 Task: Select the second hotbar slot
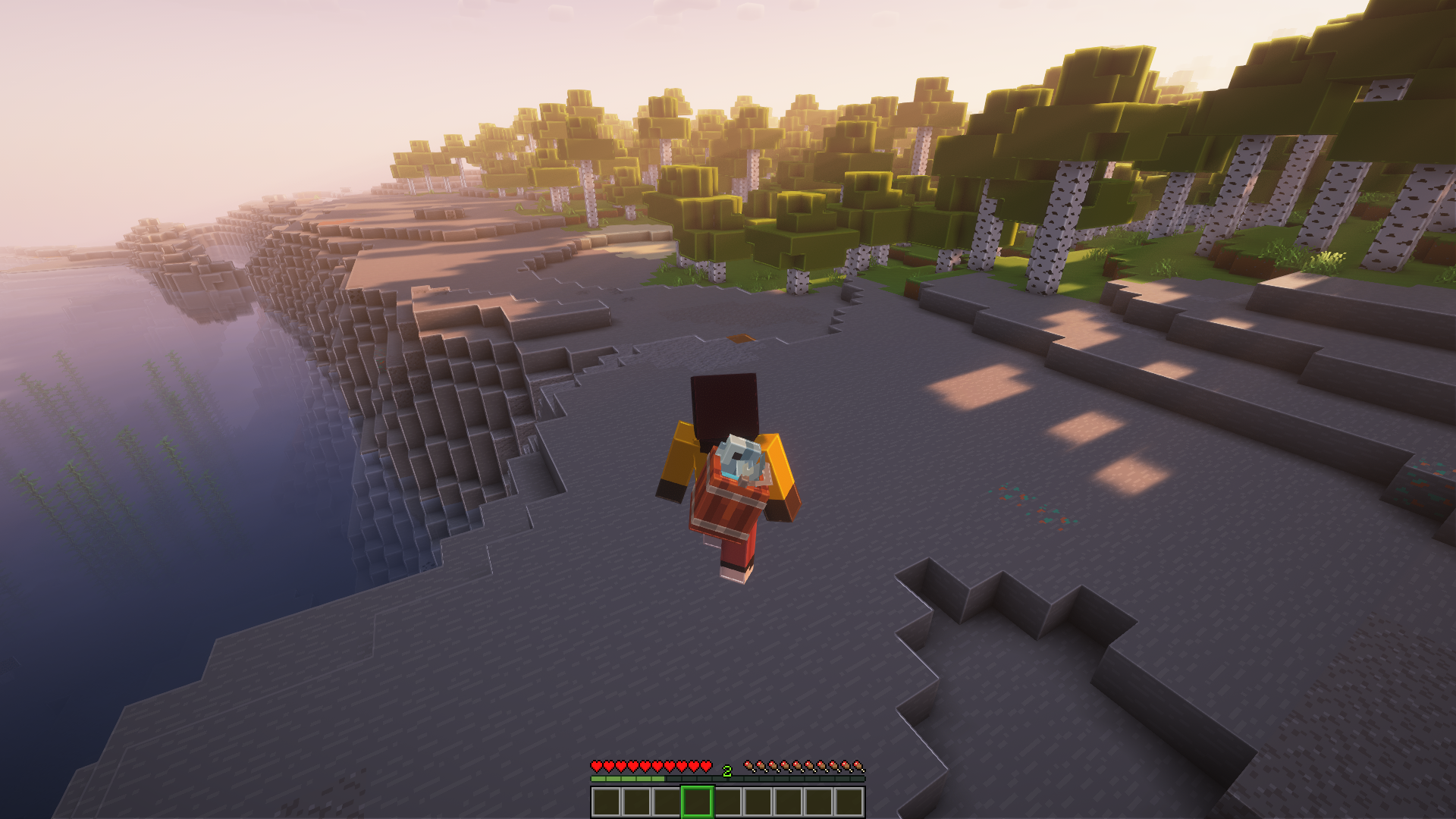pos(637,802)
